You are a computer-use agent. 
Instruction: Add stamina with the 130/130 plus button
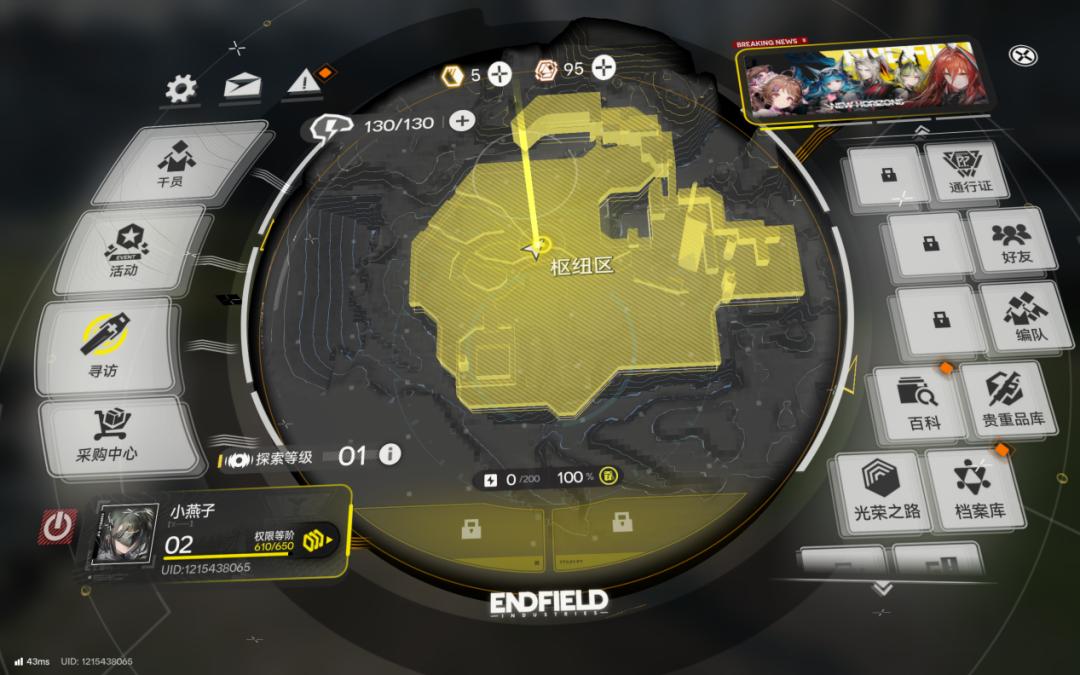click(461, 121)
